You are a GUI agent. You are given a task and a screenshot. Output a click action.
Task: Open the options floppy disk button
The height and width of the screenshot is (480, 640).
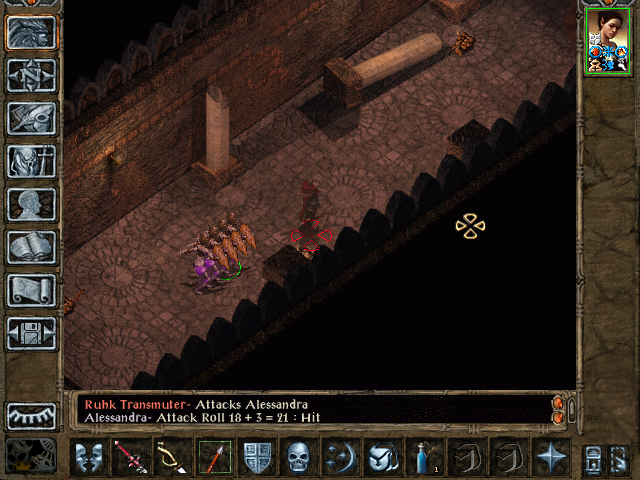(32, 333)
